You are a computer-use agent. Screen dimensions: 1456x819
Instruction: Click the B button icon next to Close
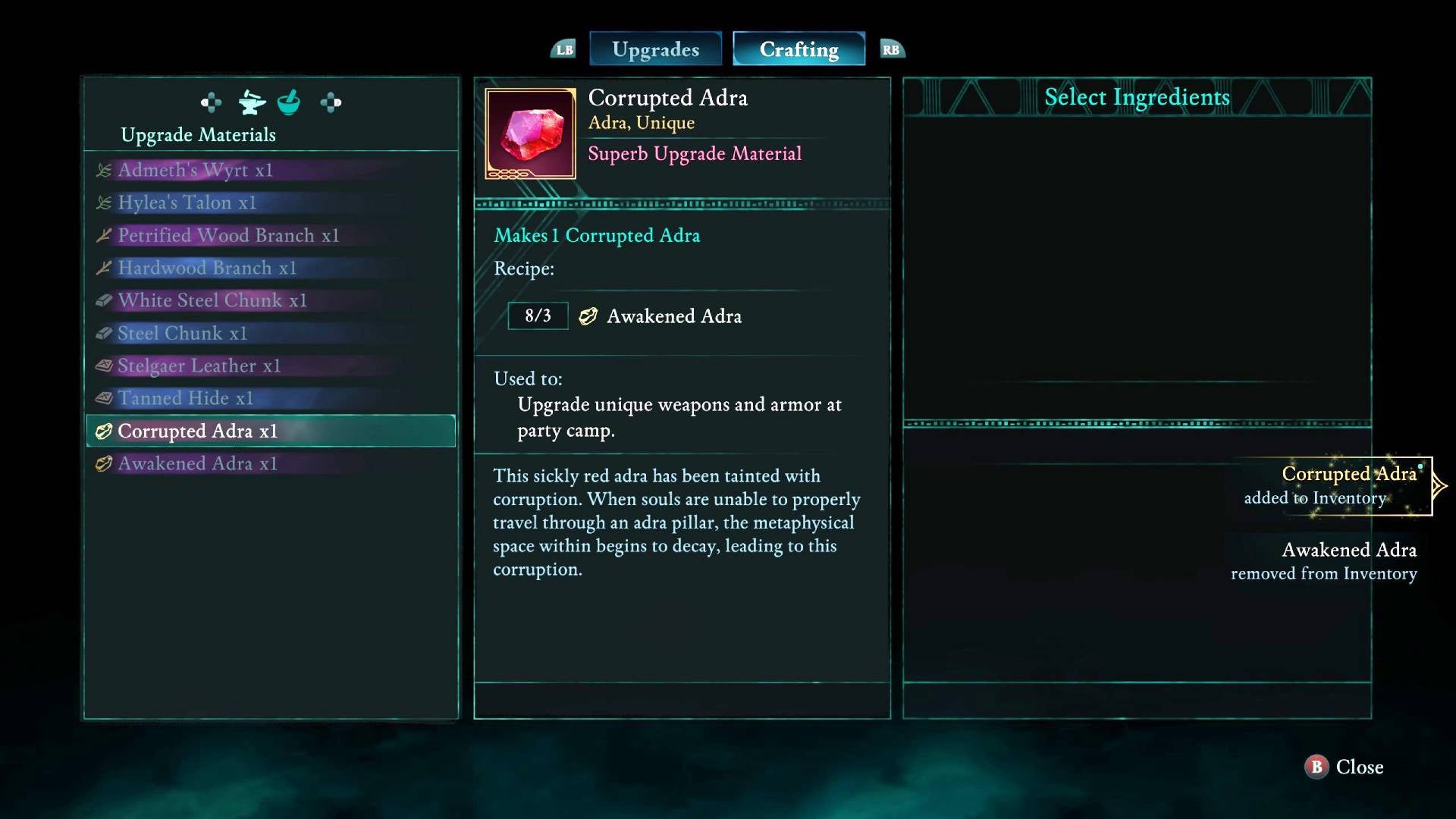[x=1316, y=767]
